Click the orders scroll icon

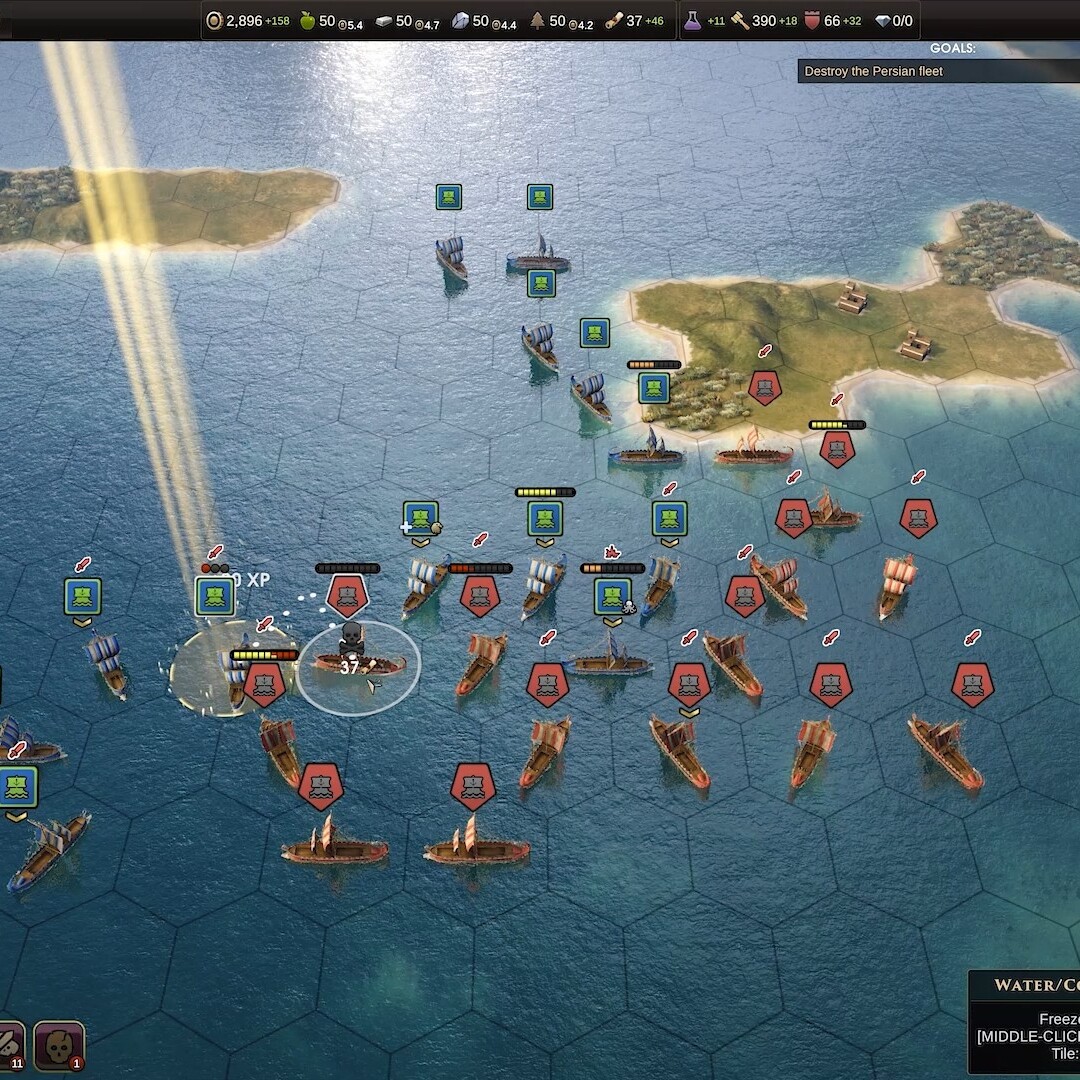click(613, 20)
